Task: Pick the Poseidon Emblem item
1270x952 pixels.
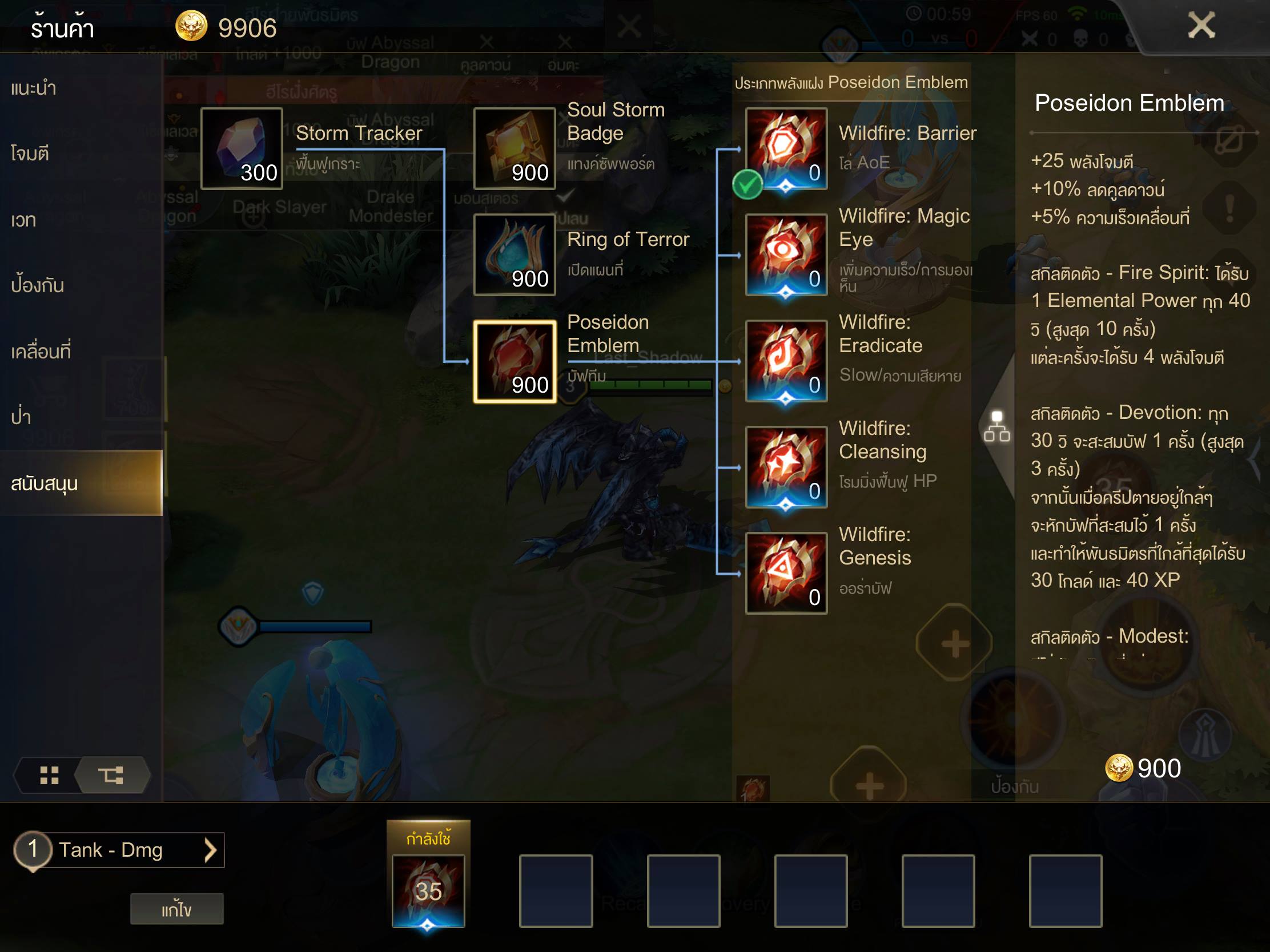Action: 515,361
